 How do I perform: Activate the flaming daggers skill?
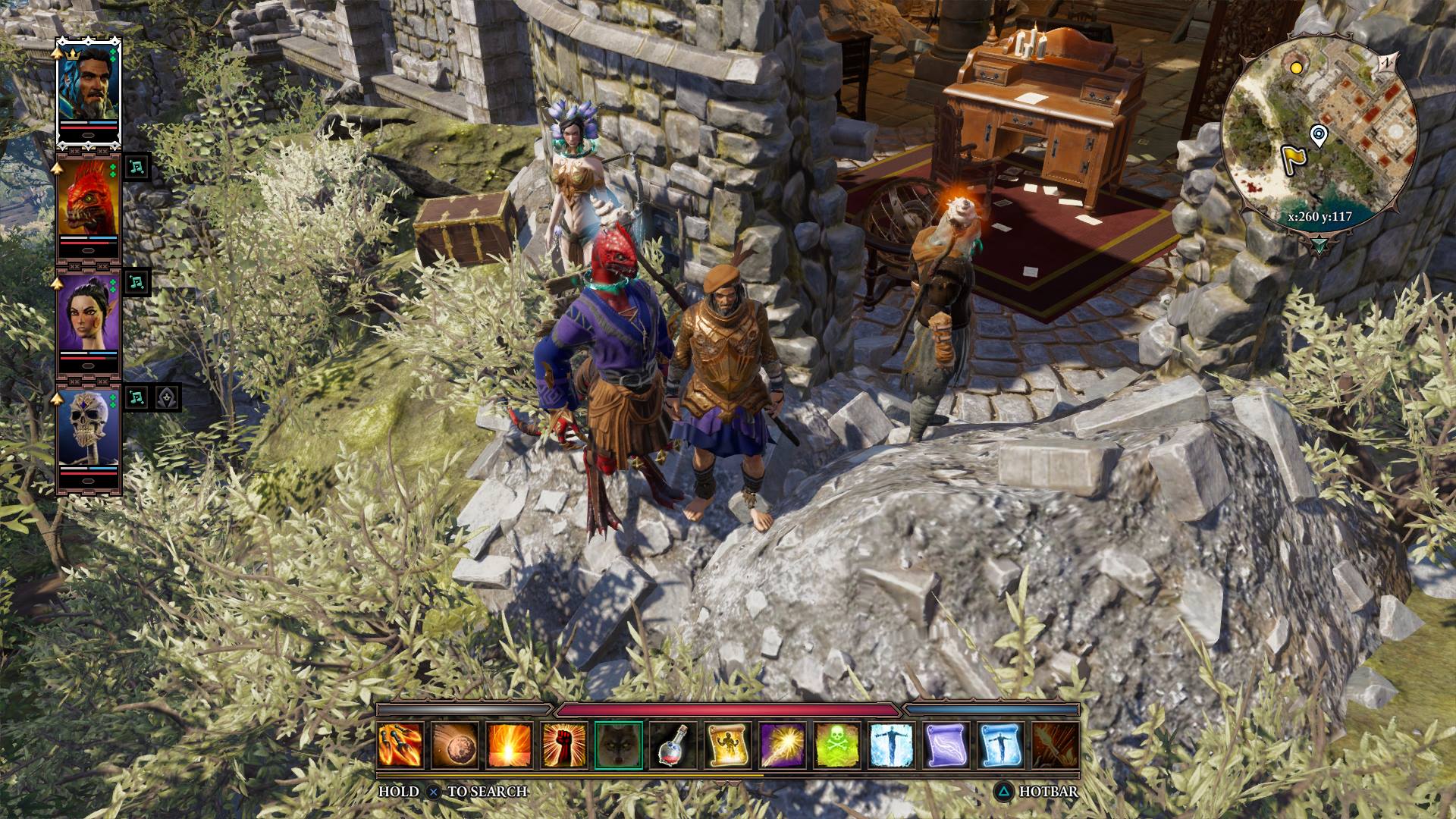400,745
